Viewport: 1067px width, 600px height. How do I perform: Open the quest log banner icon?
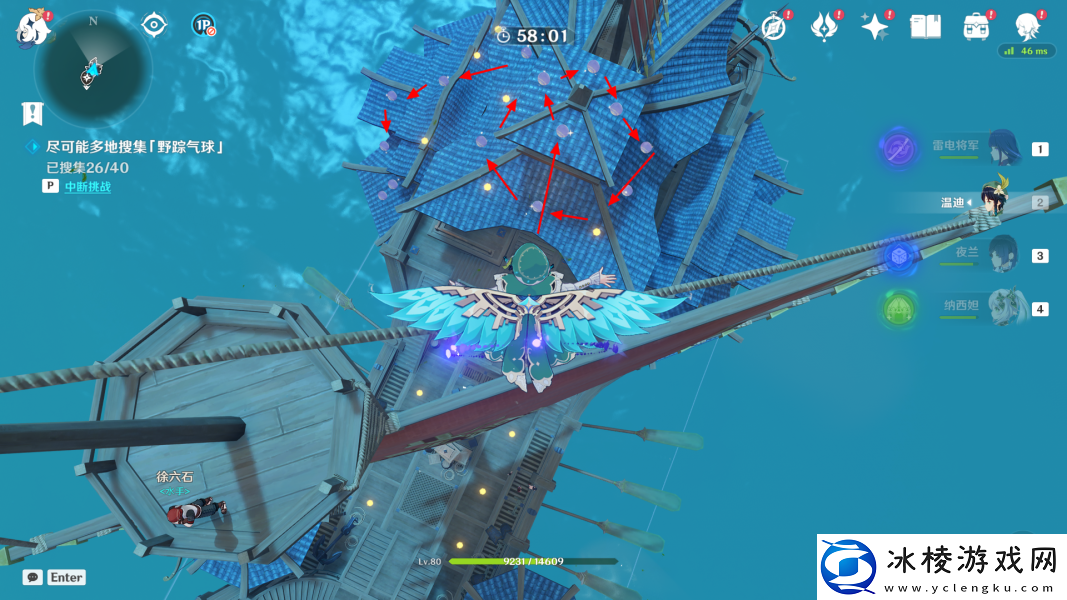(34, 113)
